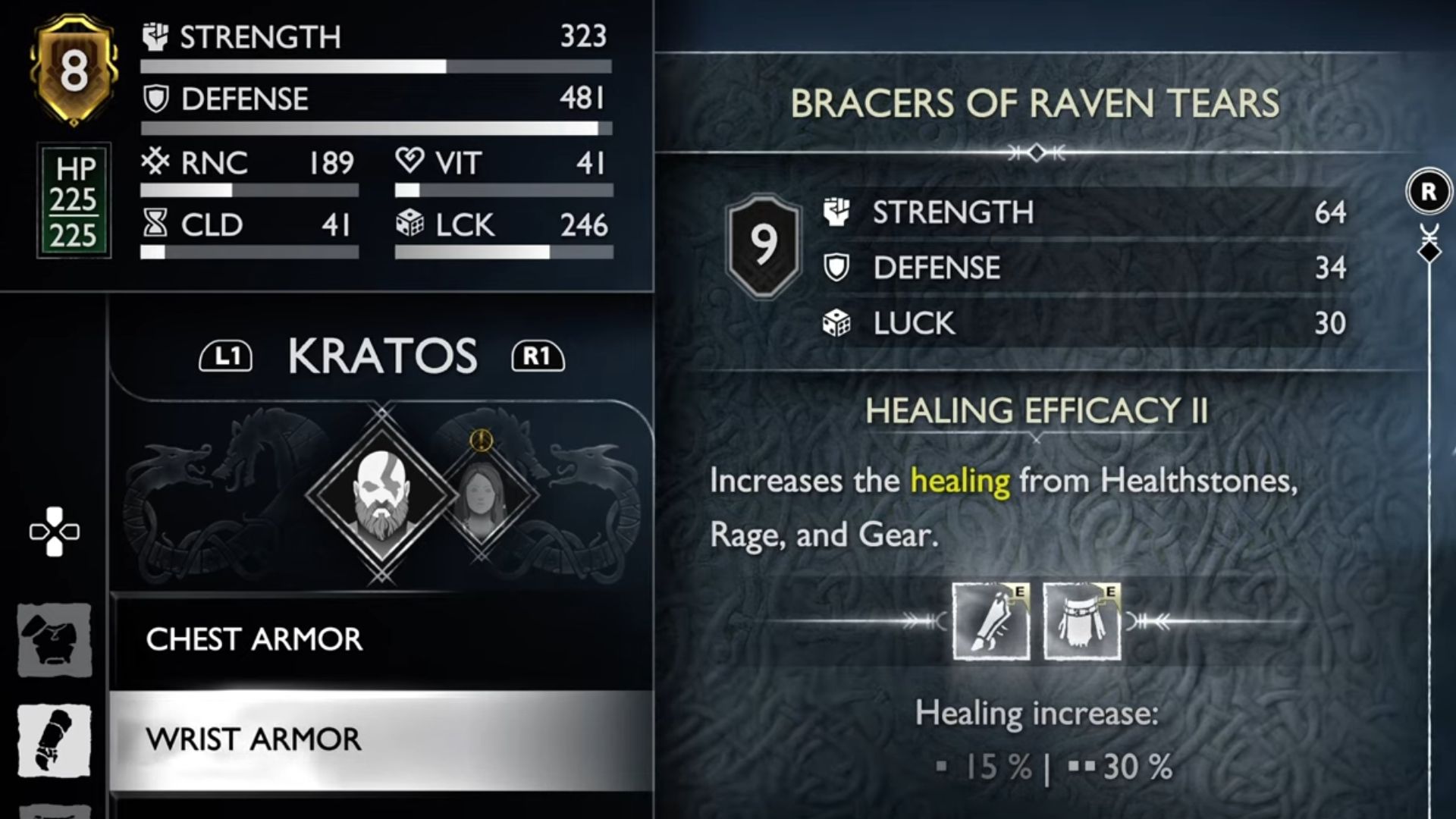The height and width of the screenshot is (819, 1456).
Task: Inspect the equipped bracer set-piece icon
Action: [990, 621]
